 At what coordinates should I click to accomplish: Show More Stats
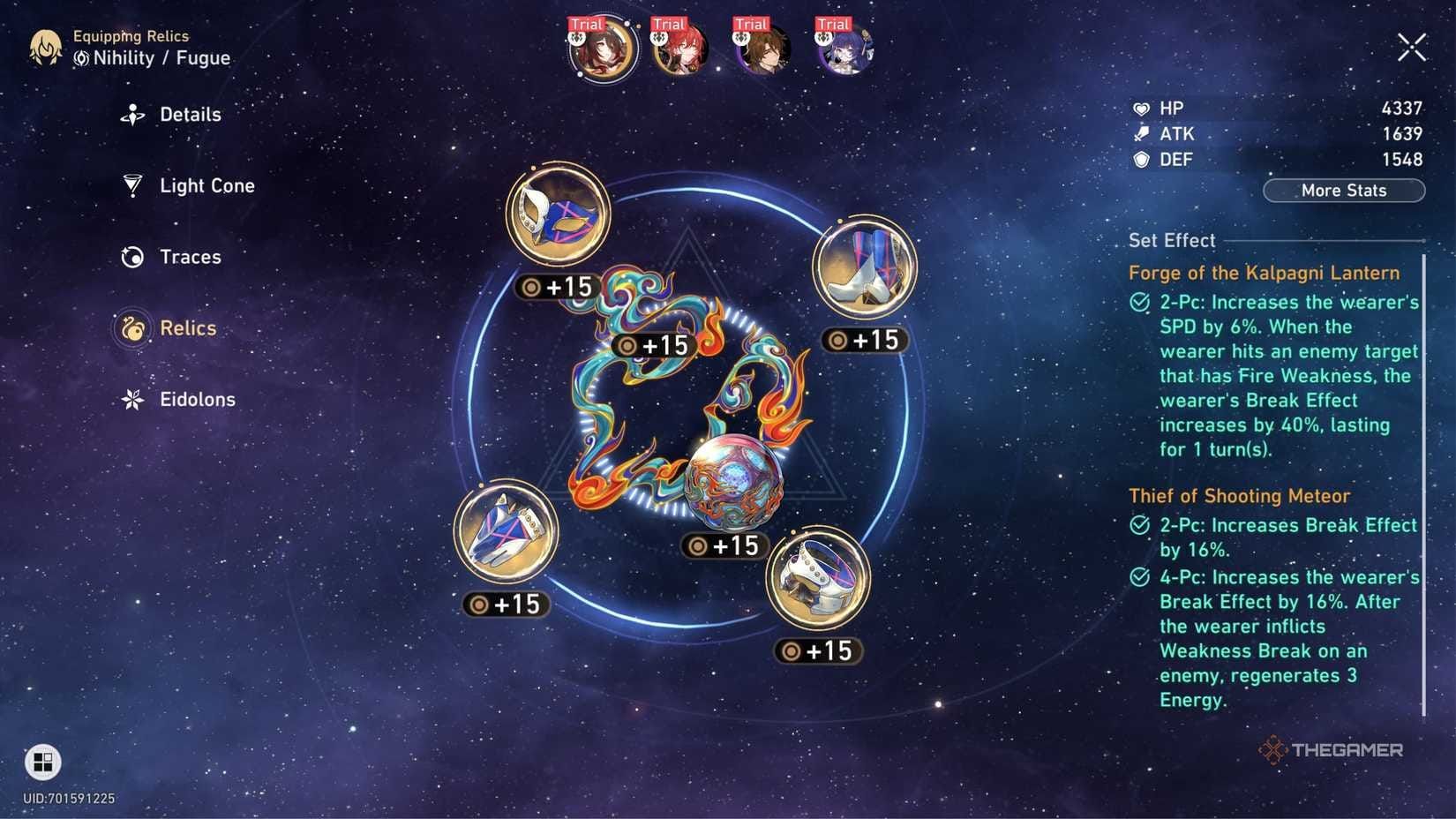tap(1343, 191)
